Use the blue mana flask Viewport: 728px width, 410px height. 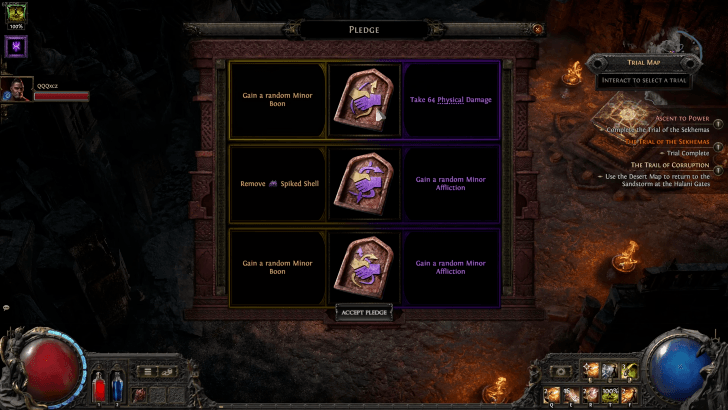(115, 386)
